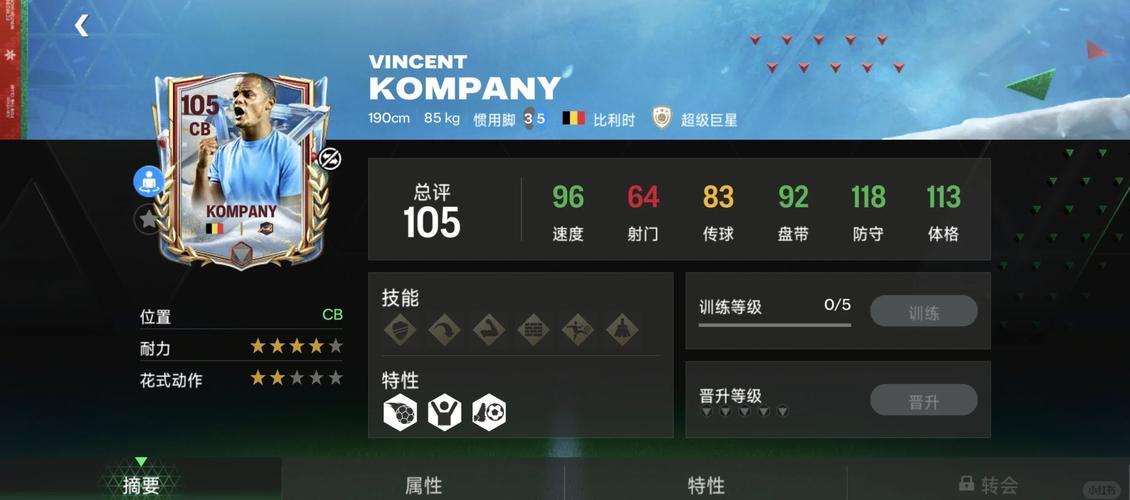Inspect the curved arrow skill icon
Screen dimensions: 1130x500
point(445,329)
